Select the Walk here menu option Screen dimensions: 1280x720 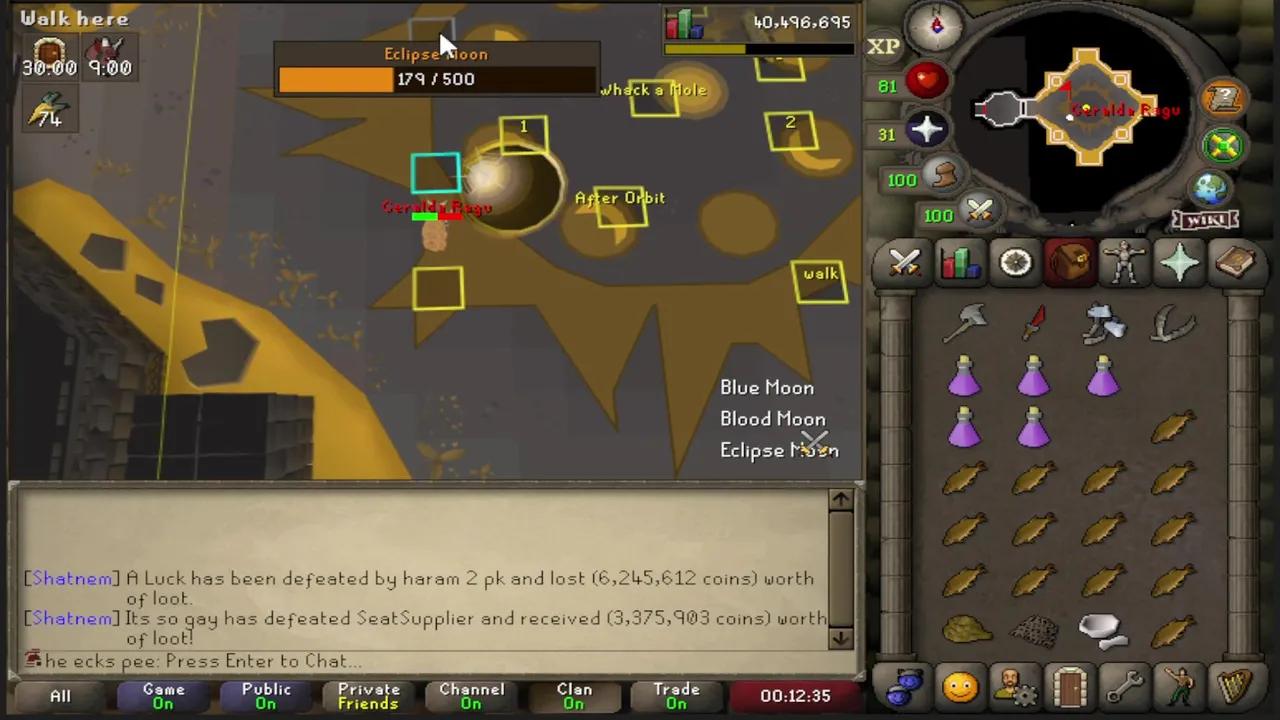74,18
